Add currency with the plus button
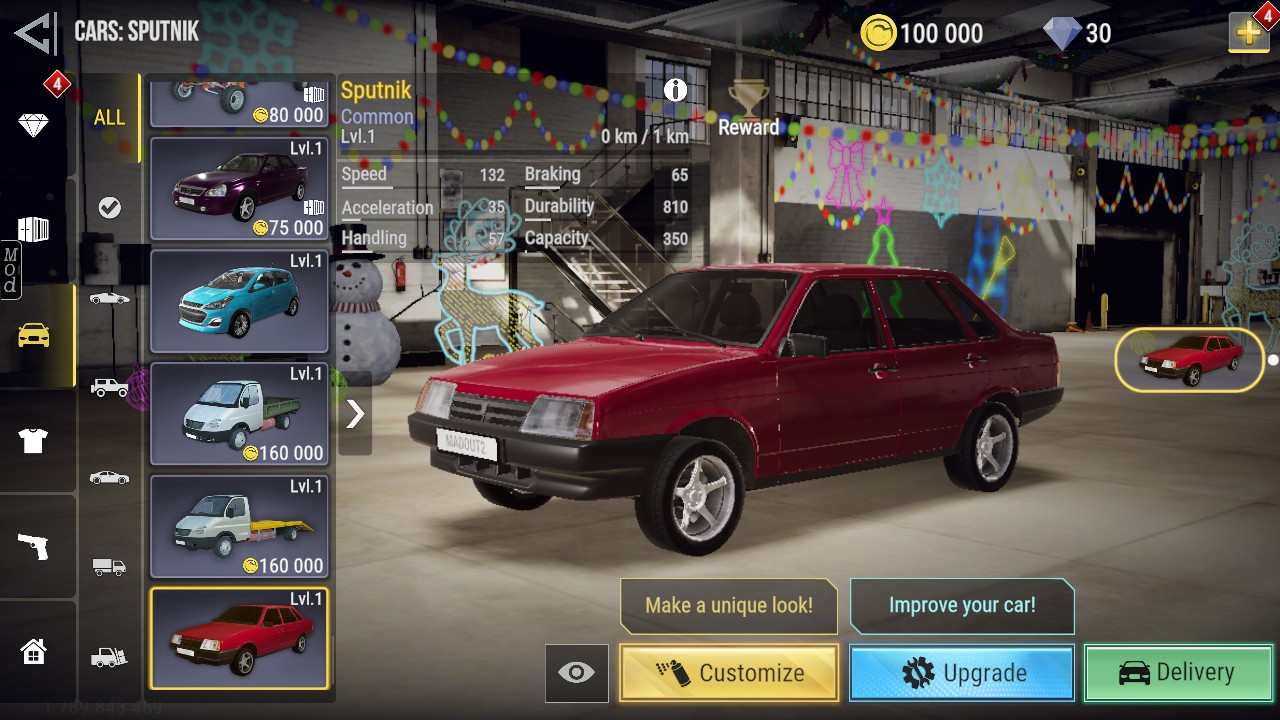Screen dimensions: 1280x720 pyautogui.click(x=1248, y=33)
